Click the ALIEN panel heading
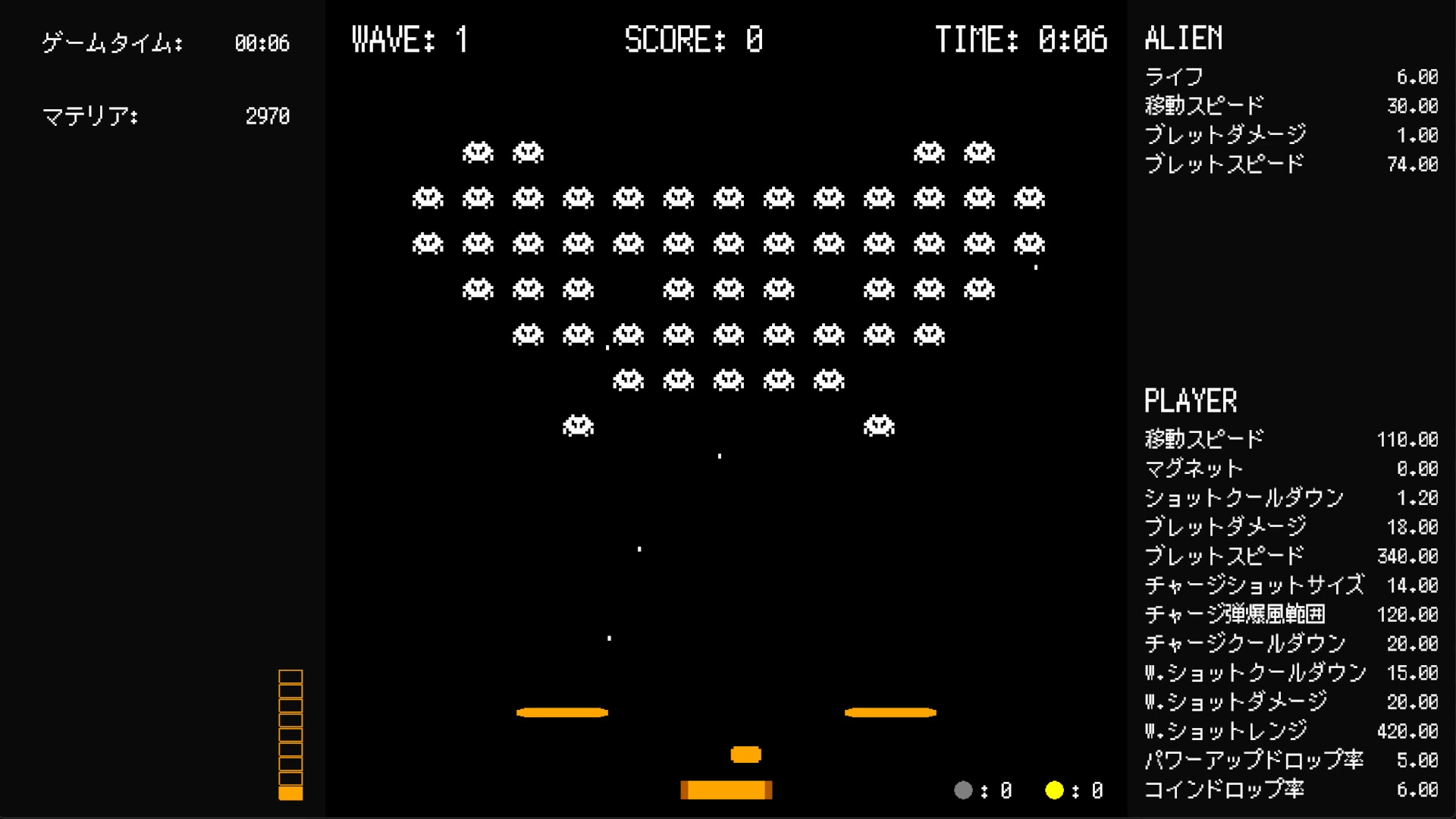This screenshot has width=1456, height=819. [1184, 39]
